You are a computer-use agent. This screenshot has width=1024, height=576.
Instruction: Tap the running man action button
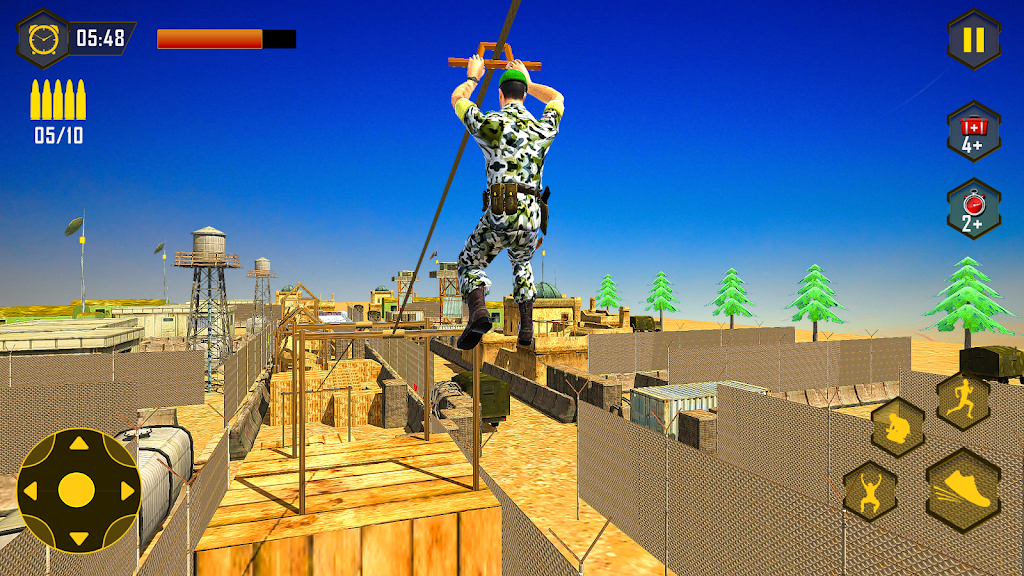(x=963, y=400)
